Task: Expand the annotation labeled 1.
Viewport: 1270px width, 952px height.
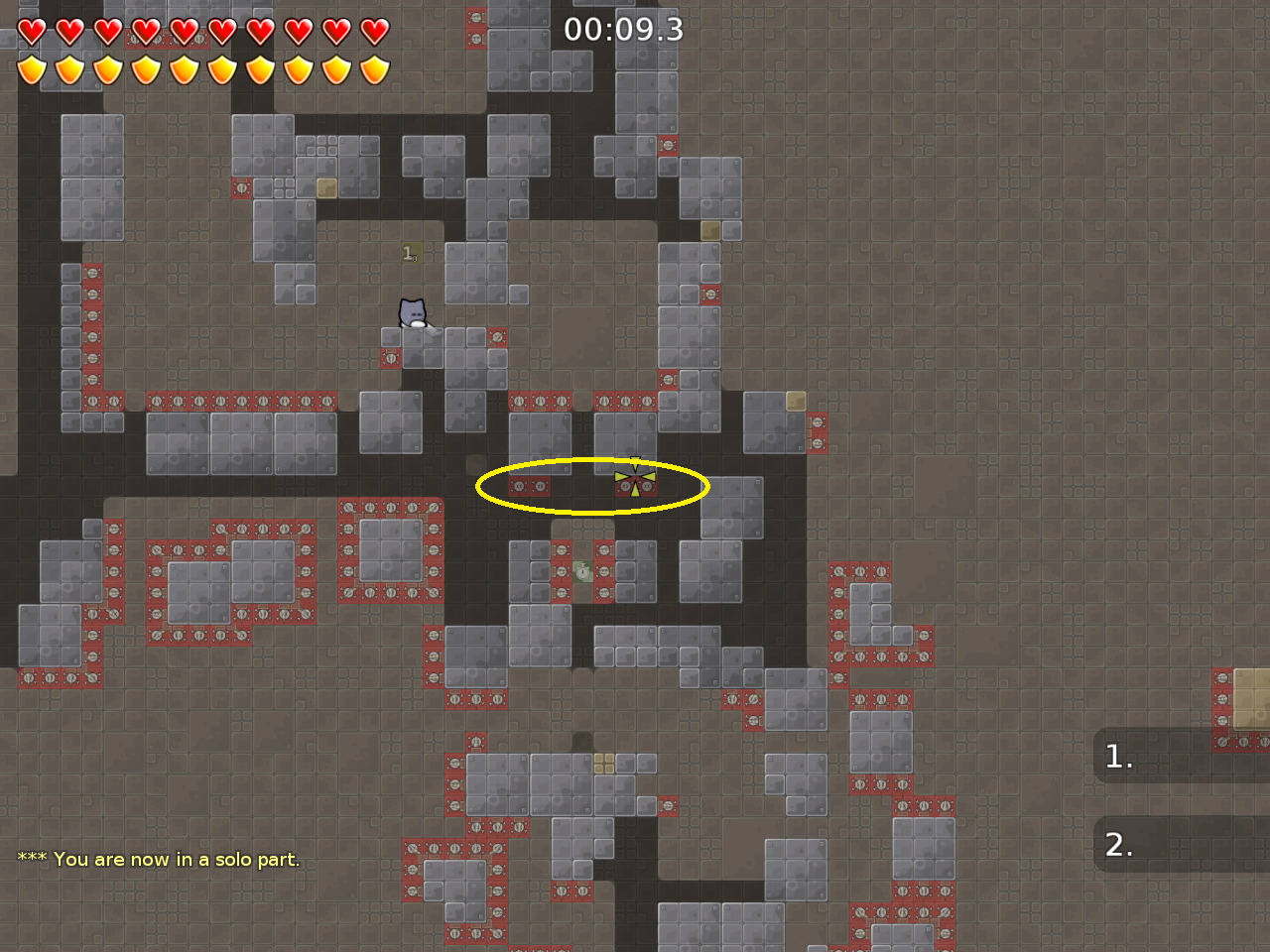Action: pyautogui.click(x=1119, y=757)
